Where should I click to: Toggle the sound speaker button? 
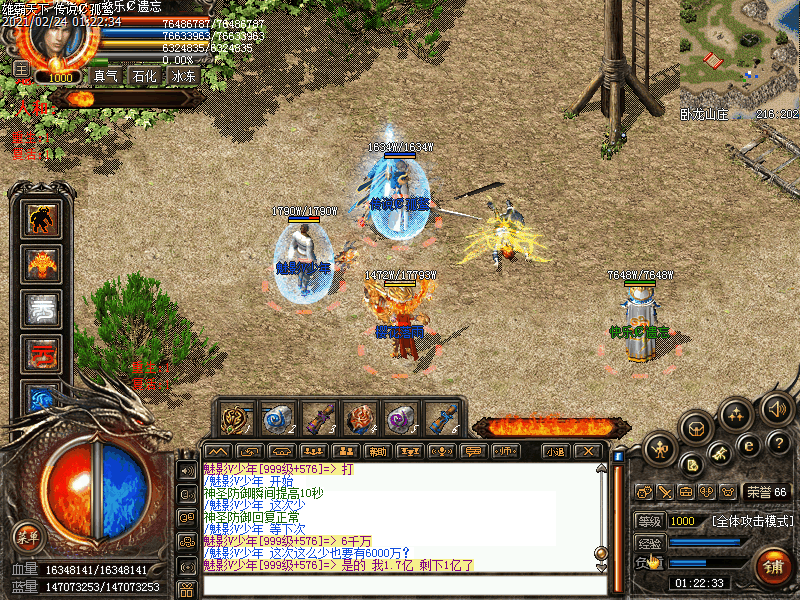(x=777, y=408)
